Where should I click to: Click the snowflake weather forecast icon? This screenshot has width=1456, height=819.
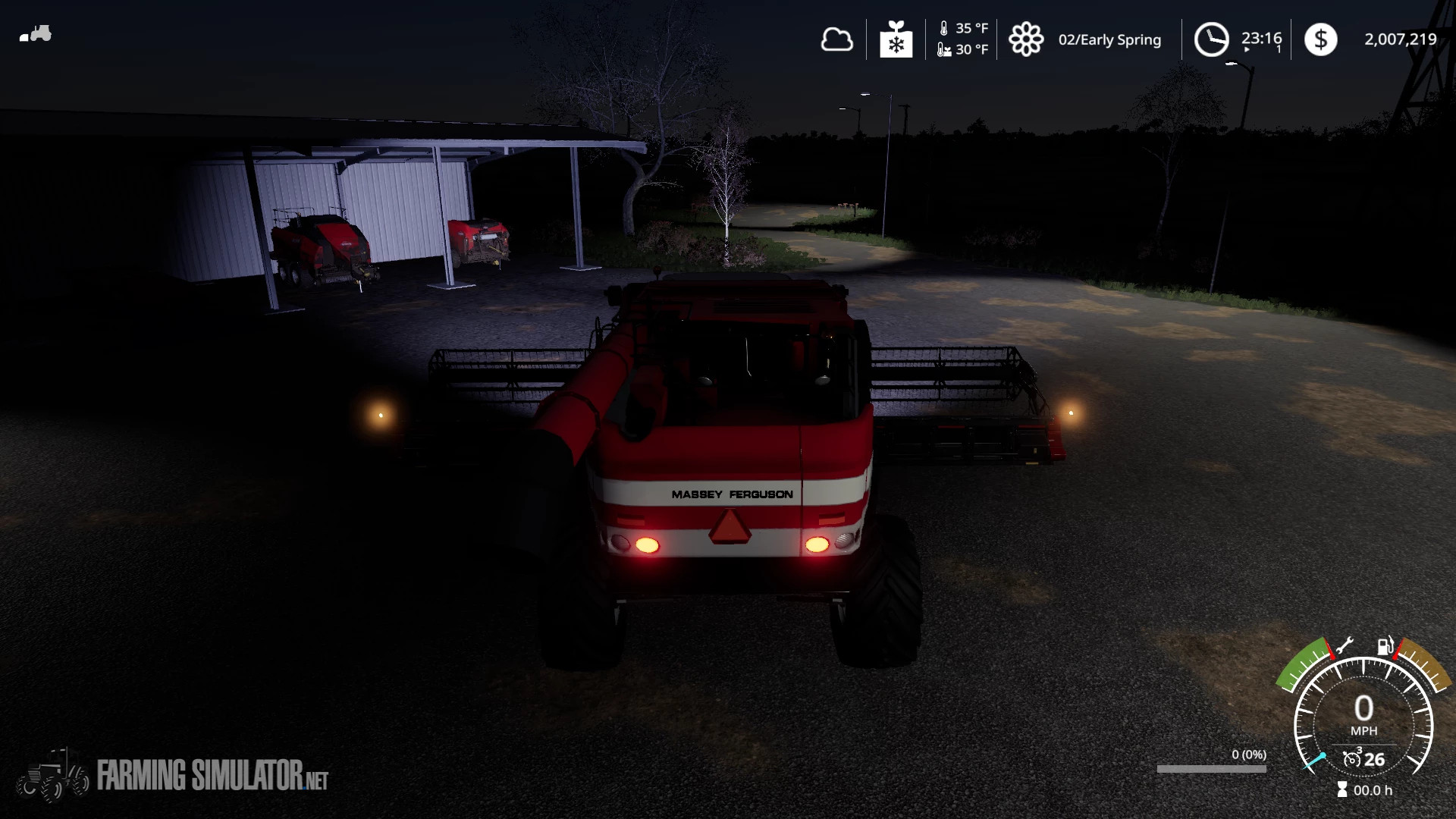point(895,39)
